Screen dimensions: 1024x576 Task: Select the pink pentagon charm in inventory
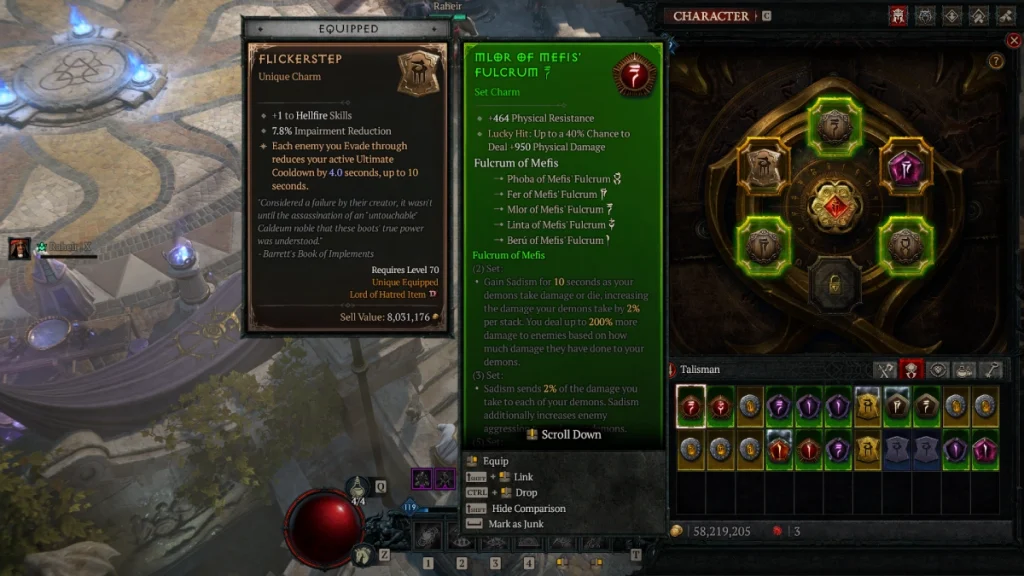[985, 449]
